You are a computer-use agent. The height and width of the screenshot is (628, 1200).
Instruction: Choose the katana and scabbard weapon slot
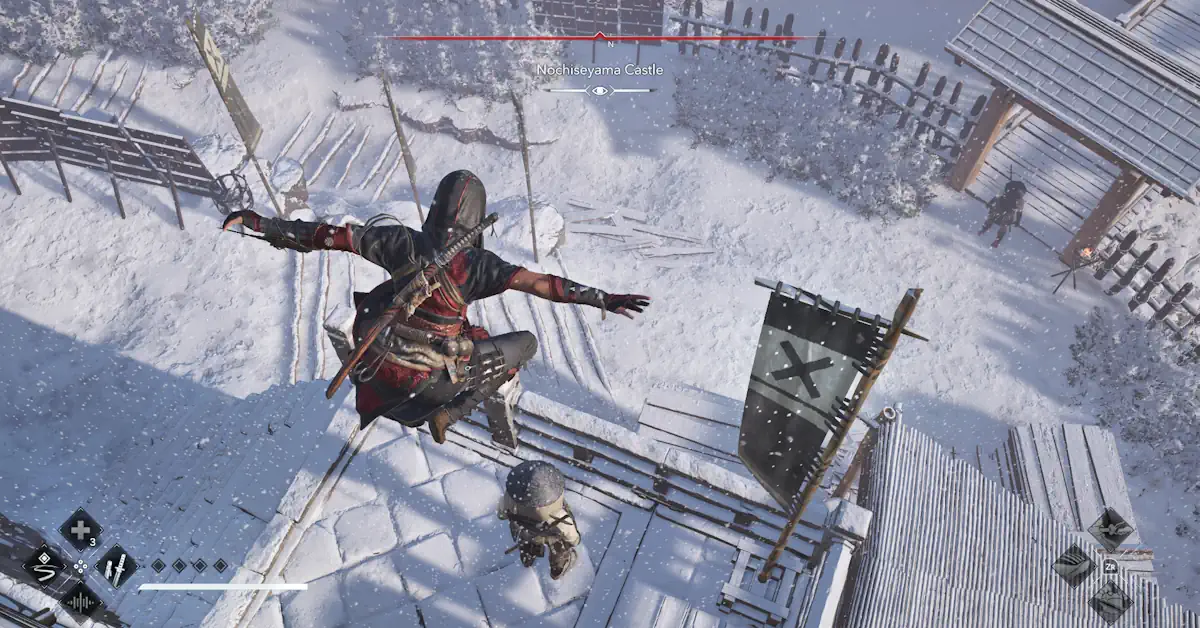[x=116, y=566]
